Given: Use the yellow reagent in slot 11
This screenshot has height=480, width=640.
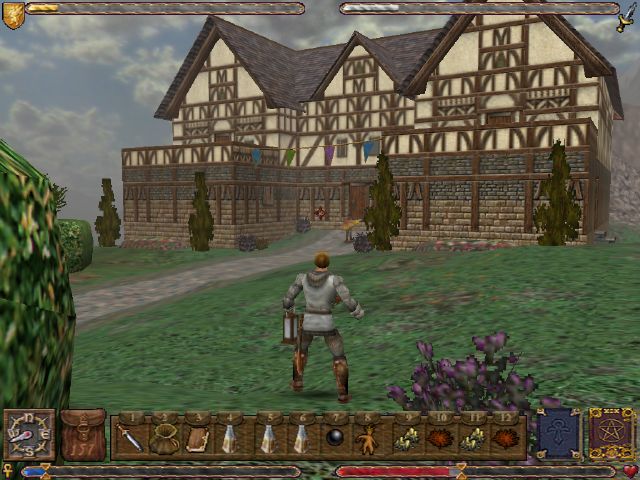Looking at the screenshot, I should [x=473, y=439].
